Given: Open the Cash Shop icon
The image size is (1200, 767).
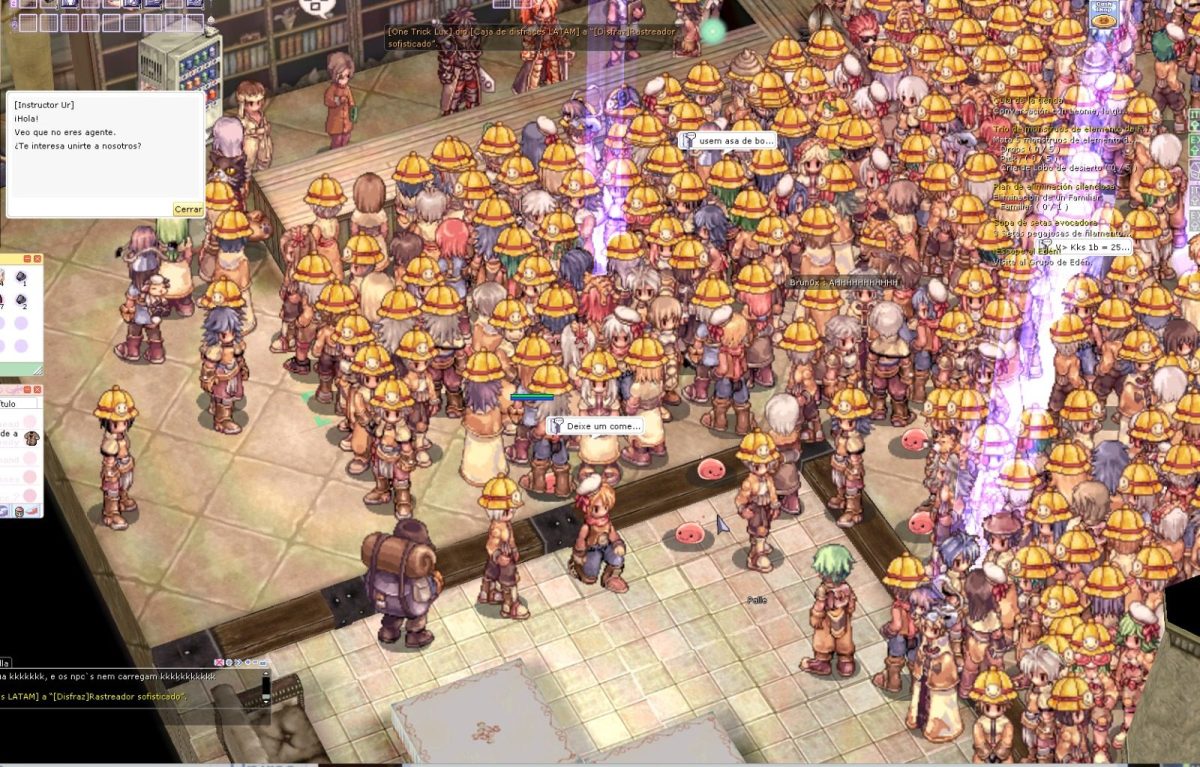Looking at the screenshot, I should (x=1104, y=13).
